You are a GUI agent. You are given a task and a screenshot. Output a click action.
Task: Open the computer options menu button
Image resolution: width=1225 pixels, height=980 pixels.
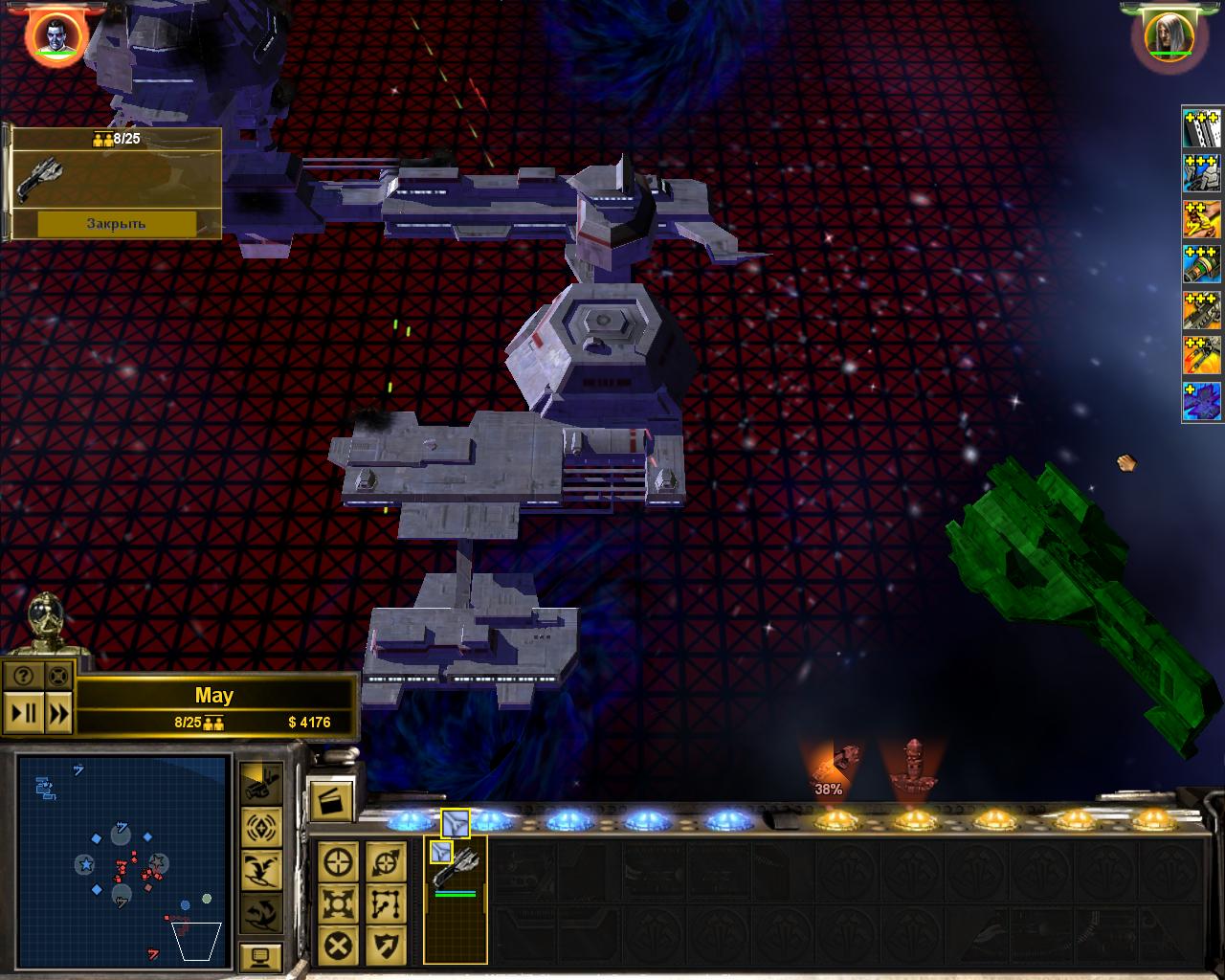click(x=260, y=956)
